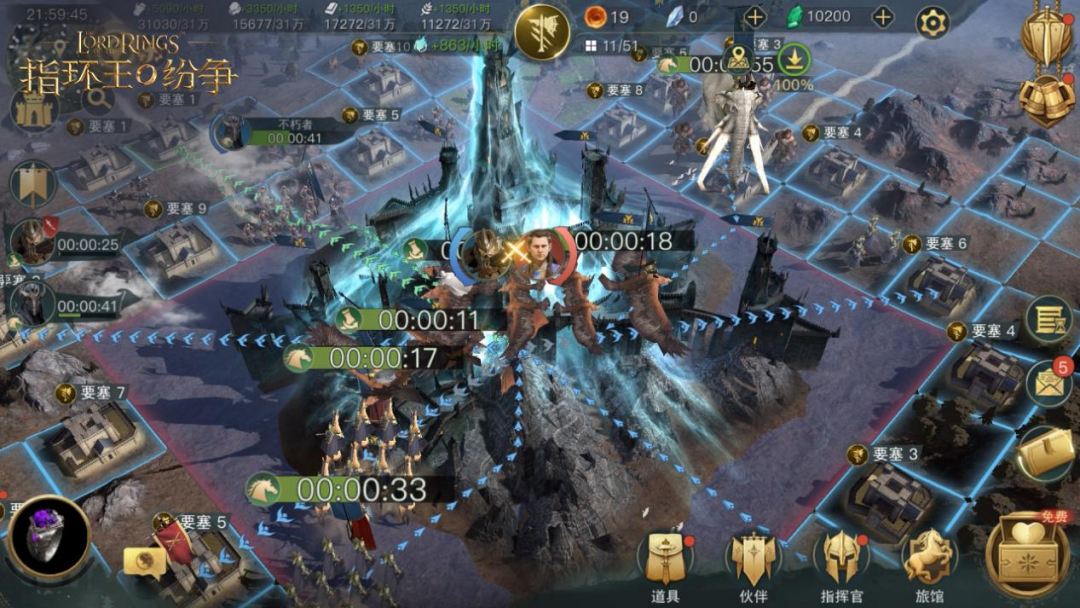
Task: Open the golden beer mugs badge
Action: click(x=1046, y=98)
